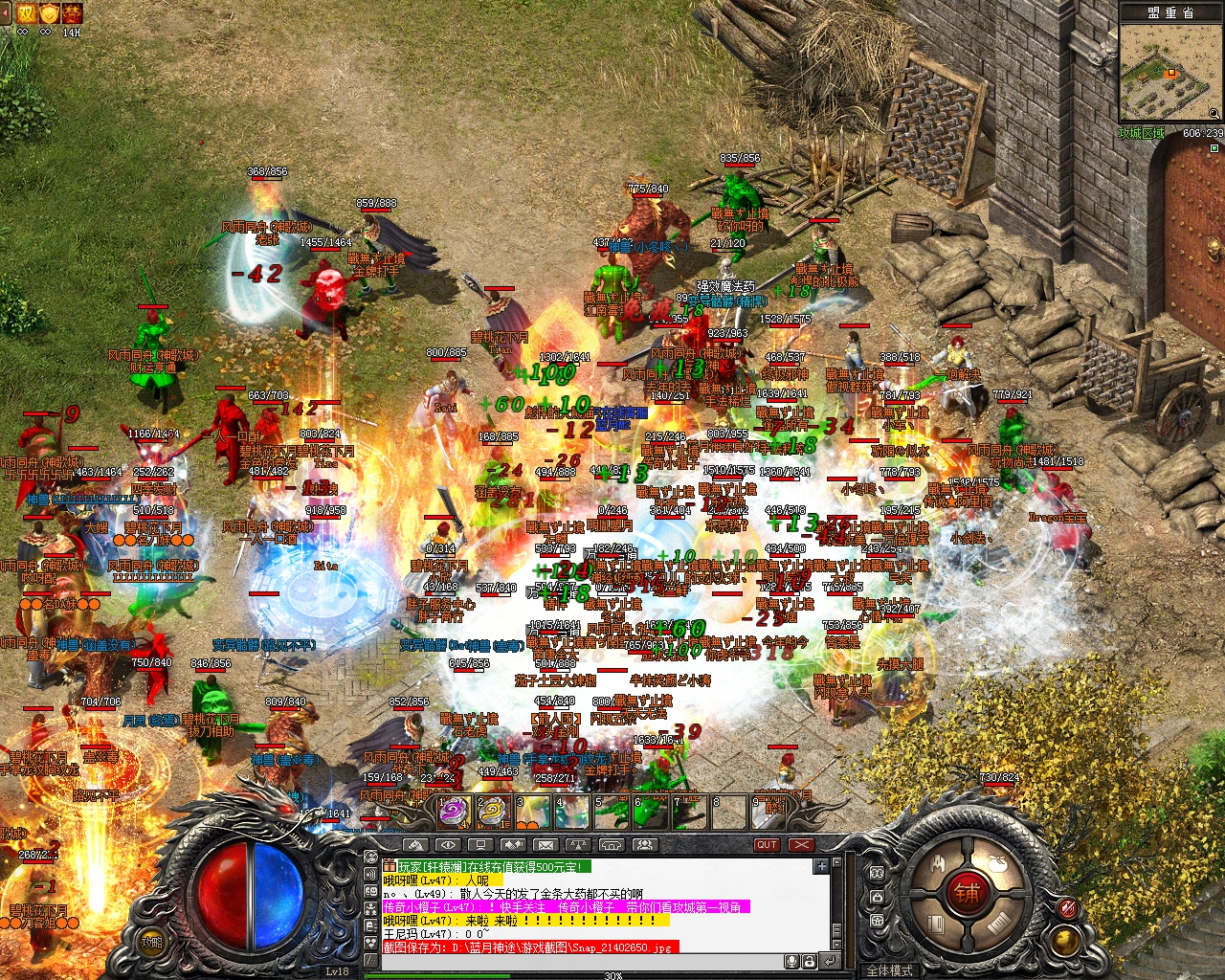Toggle the red muted sound button
Image resolution: width=1225 pixels, height=980 pixels.
tap(1068, 908)
